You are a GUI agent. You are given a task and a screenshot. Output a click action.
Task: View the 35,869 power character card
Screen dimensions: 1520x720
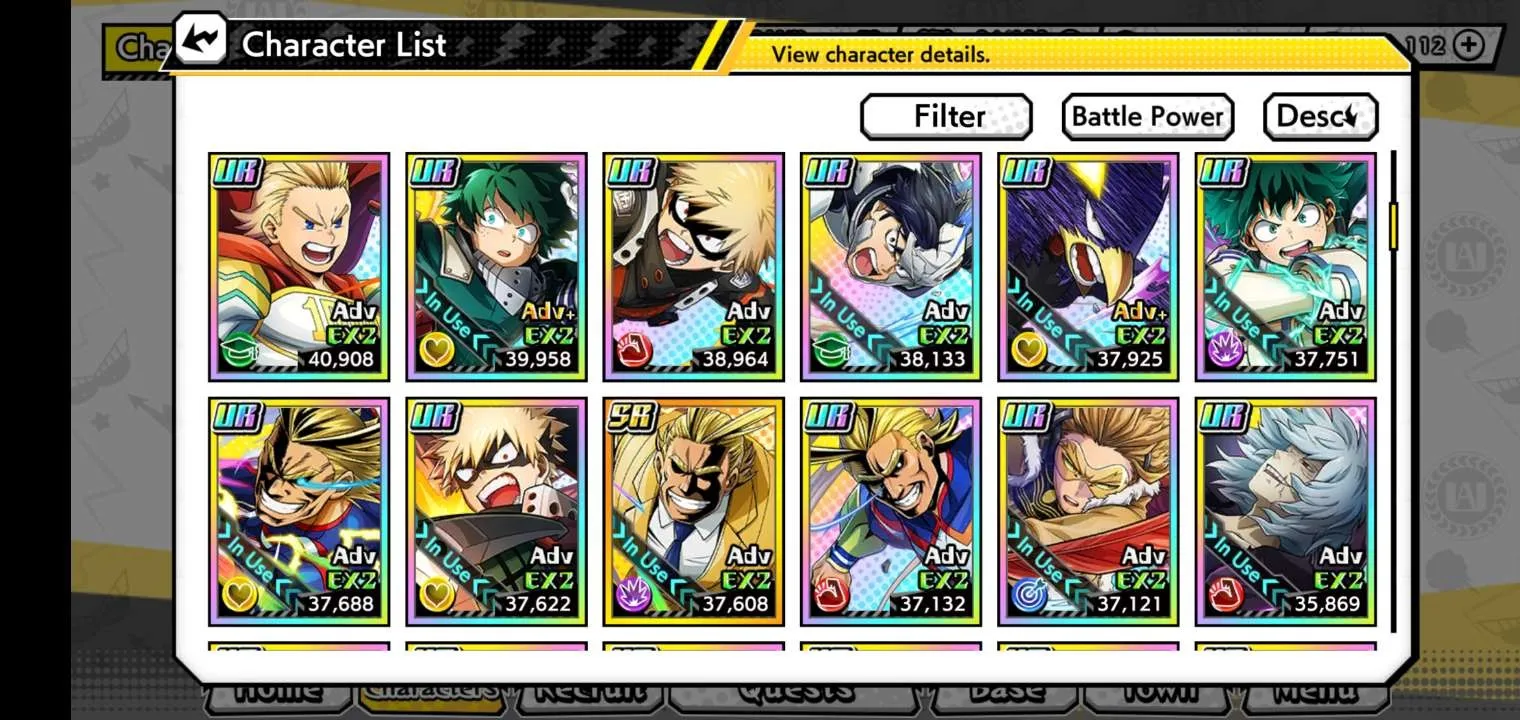[x=1285, y=512]
